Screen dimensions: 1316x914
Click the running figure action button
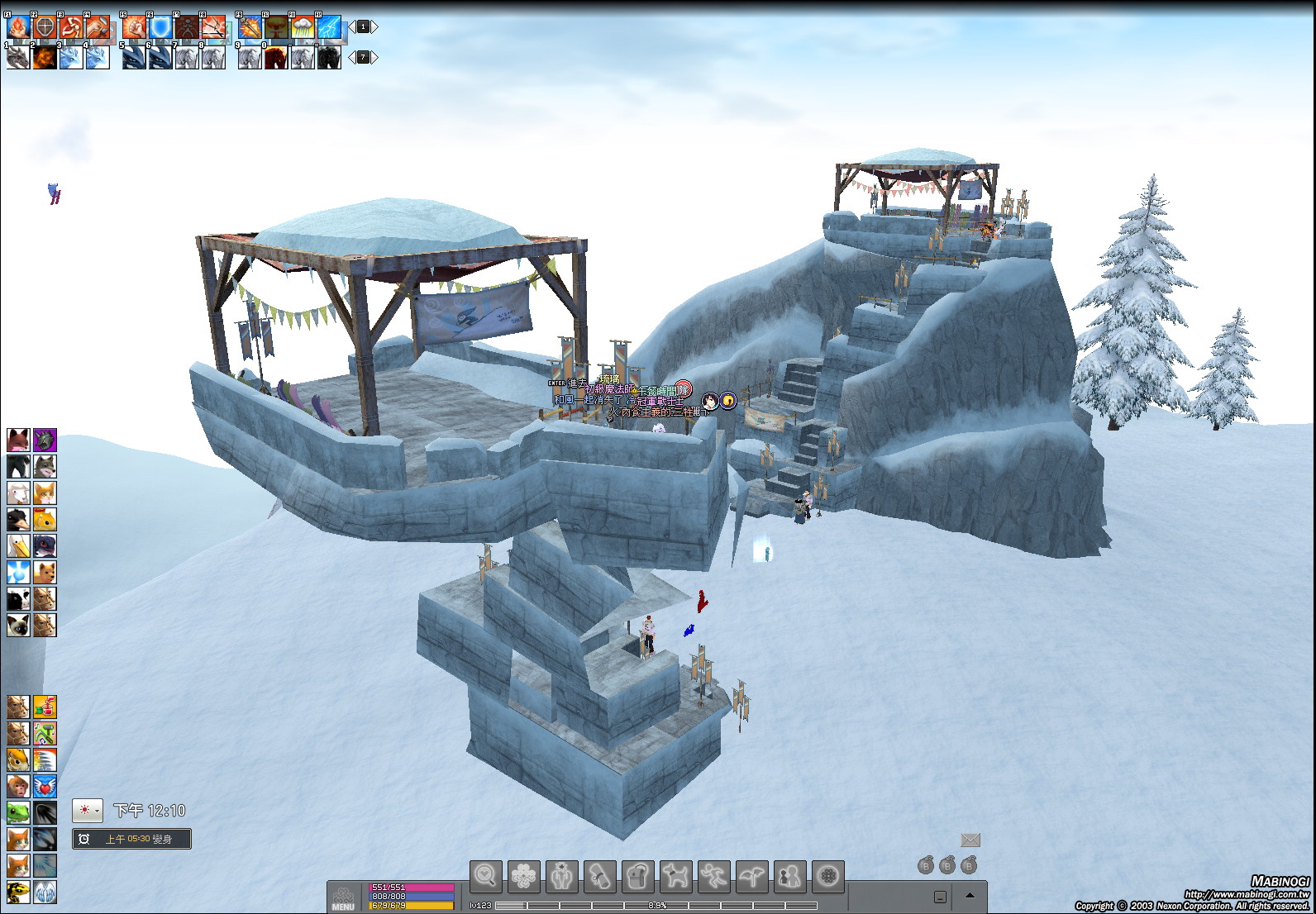coord(713,876)
